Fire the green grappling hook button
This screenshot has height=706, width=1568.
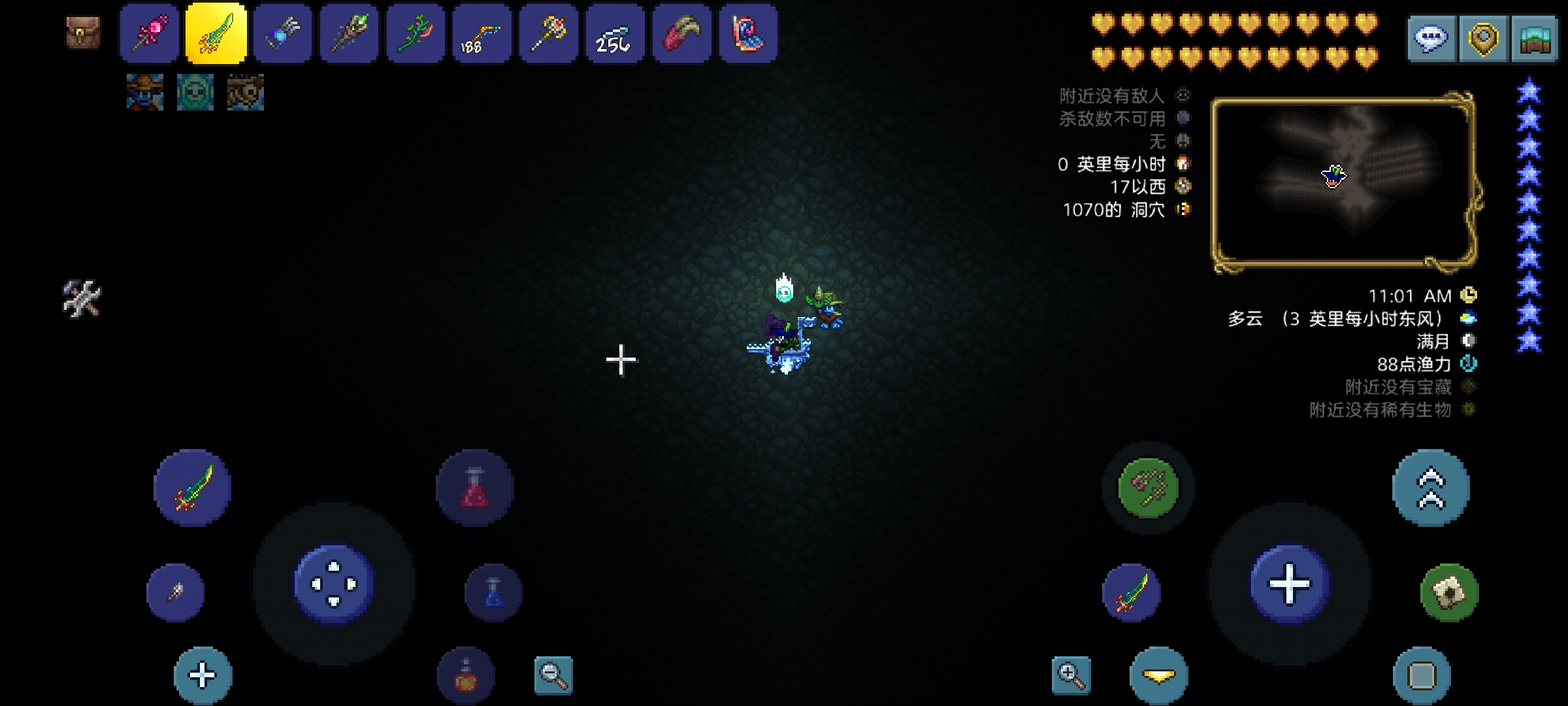1148,488
